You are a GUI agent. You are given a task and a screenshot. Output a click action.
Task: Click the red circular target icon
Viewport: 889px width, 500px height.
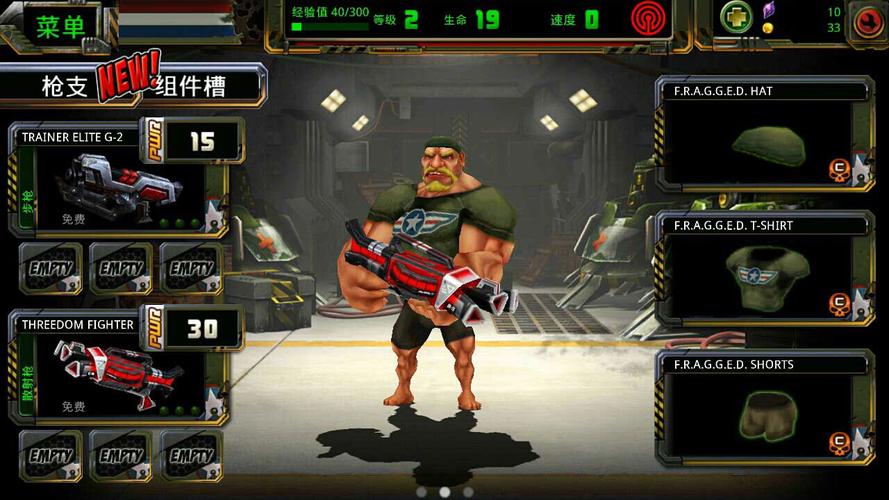(x=649, y=18)
